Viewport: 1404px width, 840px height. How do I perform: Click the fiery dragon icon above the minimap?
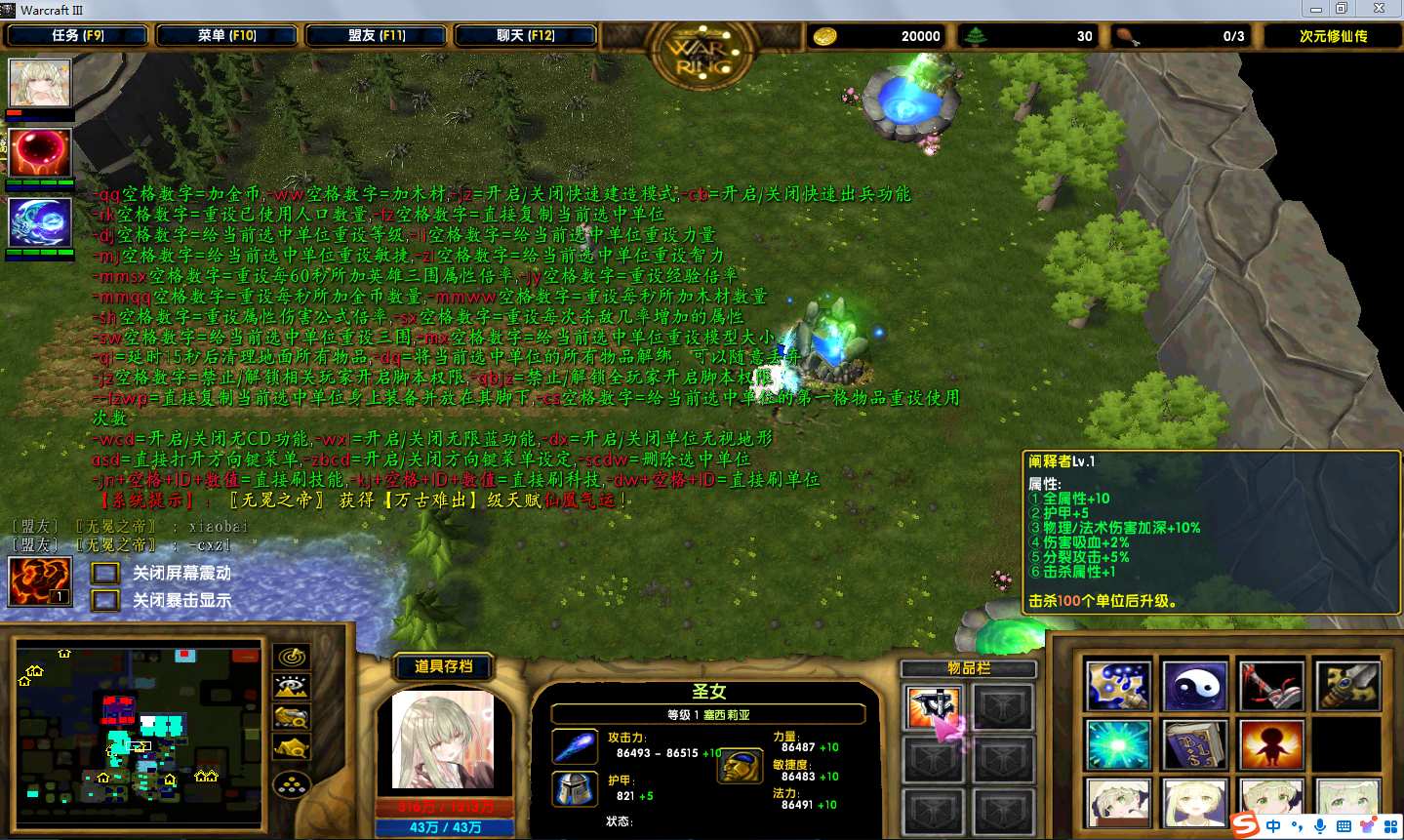pos(39,581)
